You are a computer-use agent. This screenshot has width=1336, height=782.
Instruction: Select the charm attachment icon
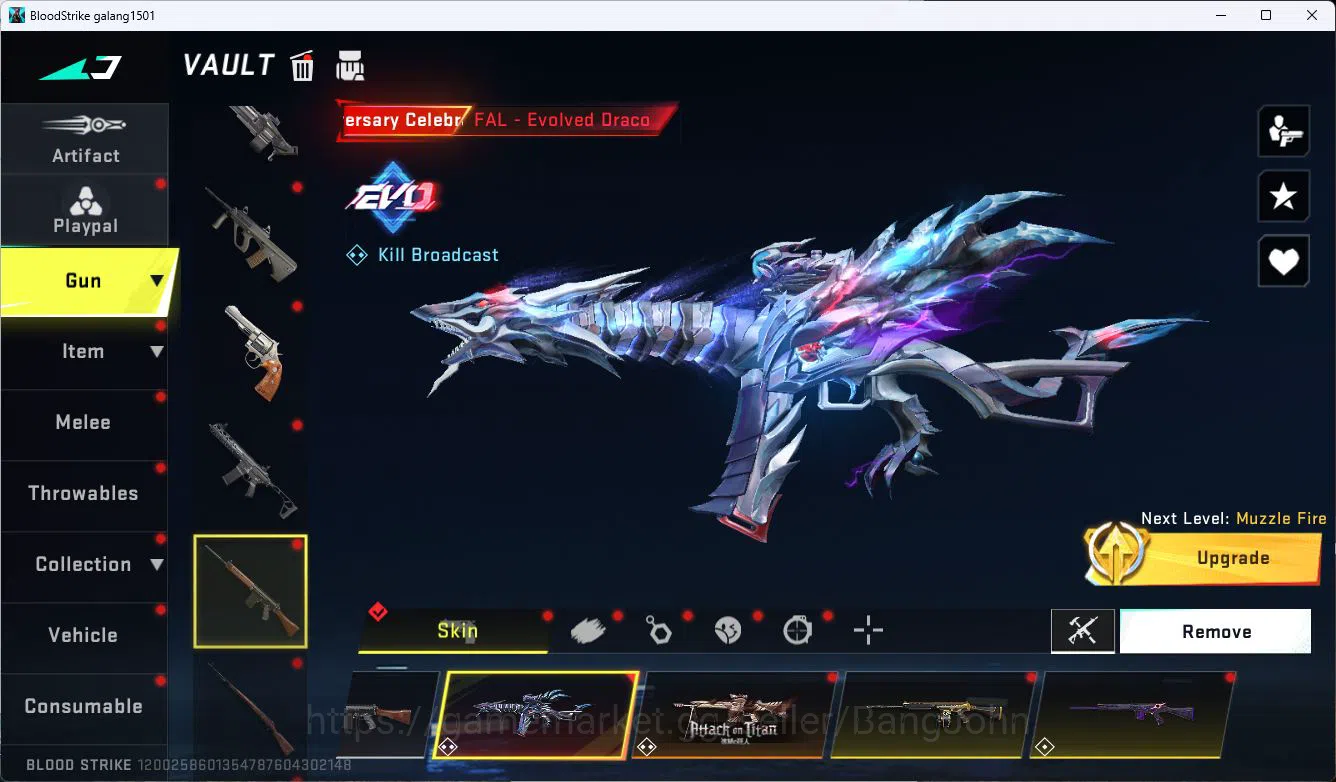pos(659,628)
